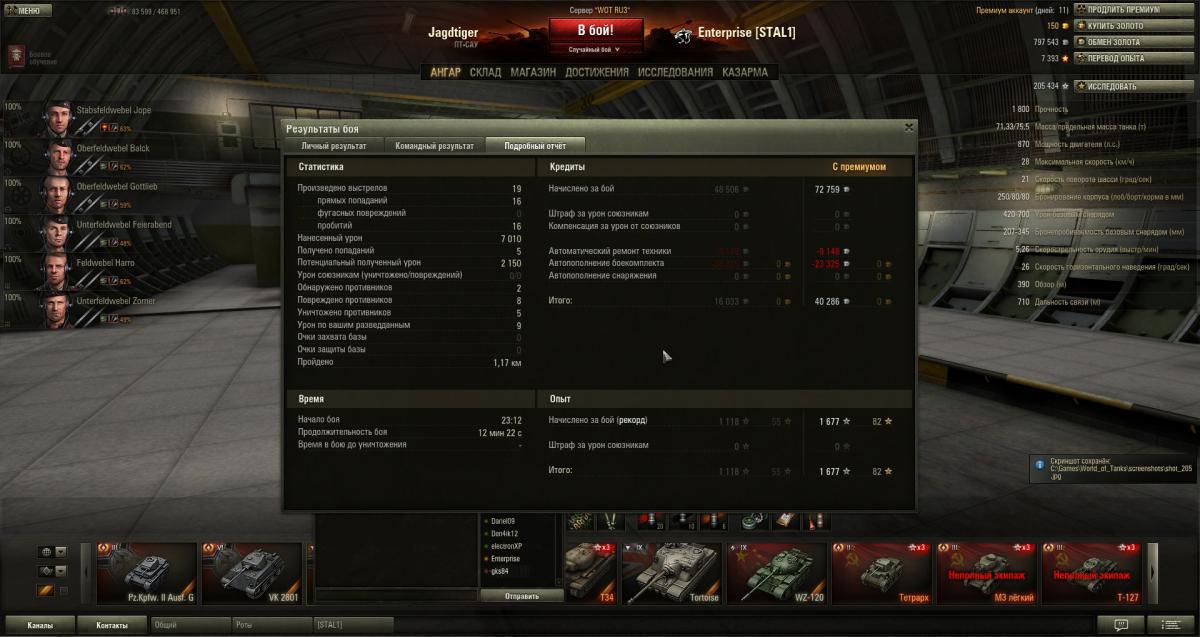Image resolution: width=1200 pixels, height=637 pixels.
Task: Open the battle type dropdown Случайный бой
Action: point(595,49)
